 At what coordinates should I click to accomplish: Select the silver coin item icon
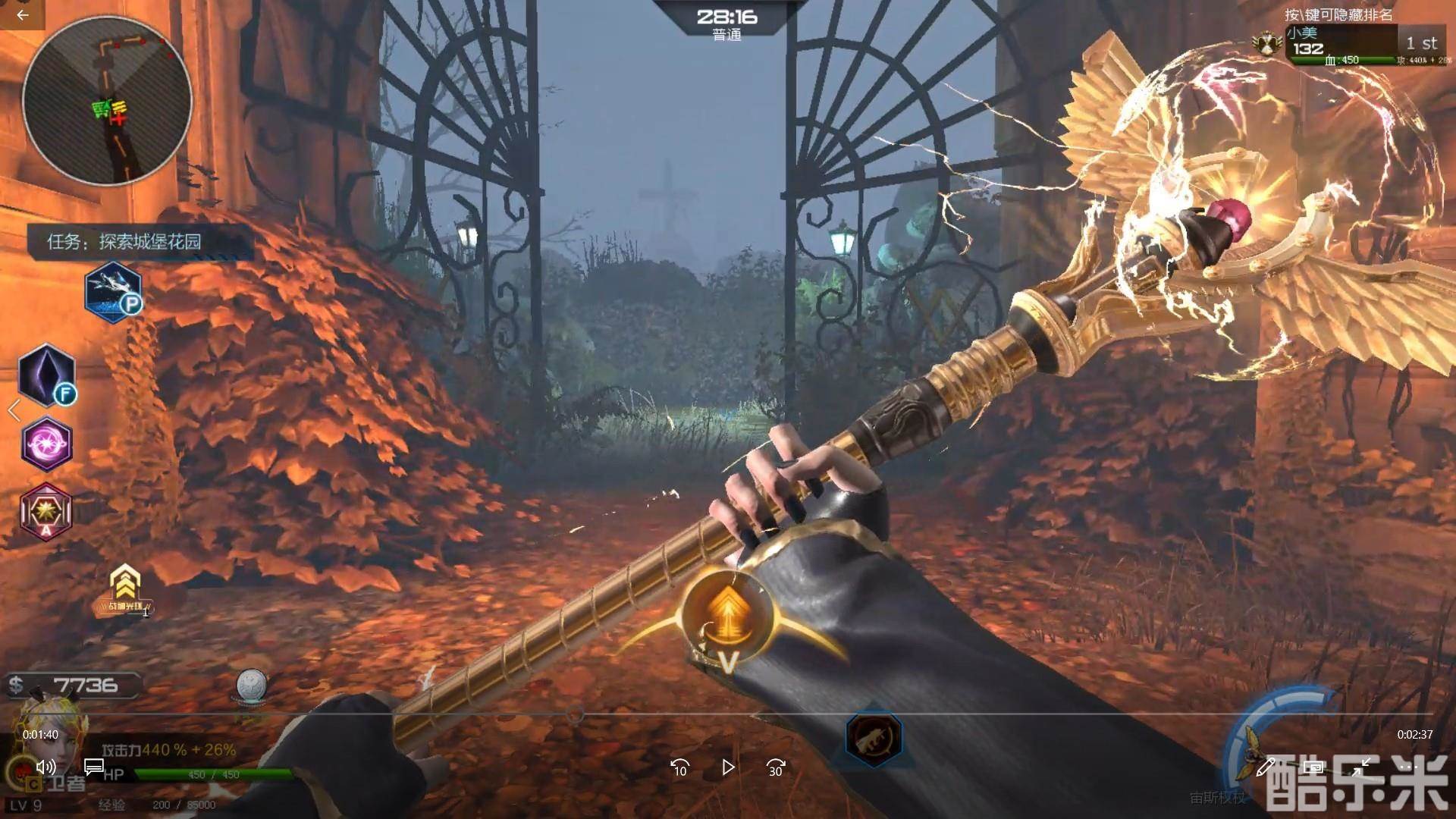coord(250,686)
